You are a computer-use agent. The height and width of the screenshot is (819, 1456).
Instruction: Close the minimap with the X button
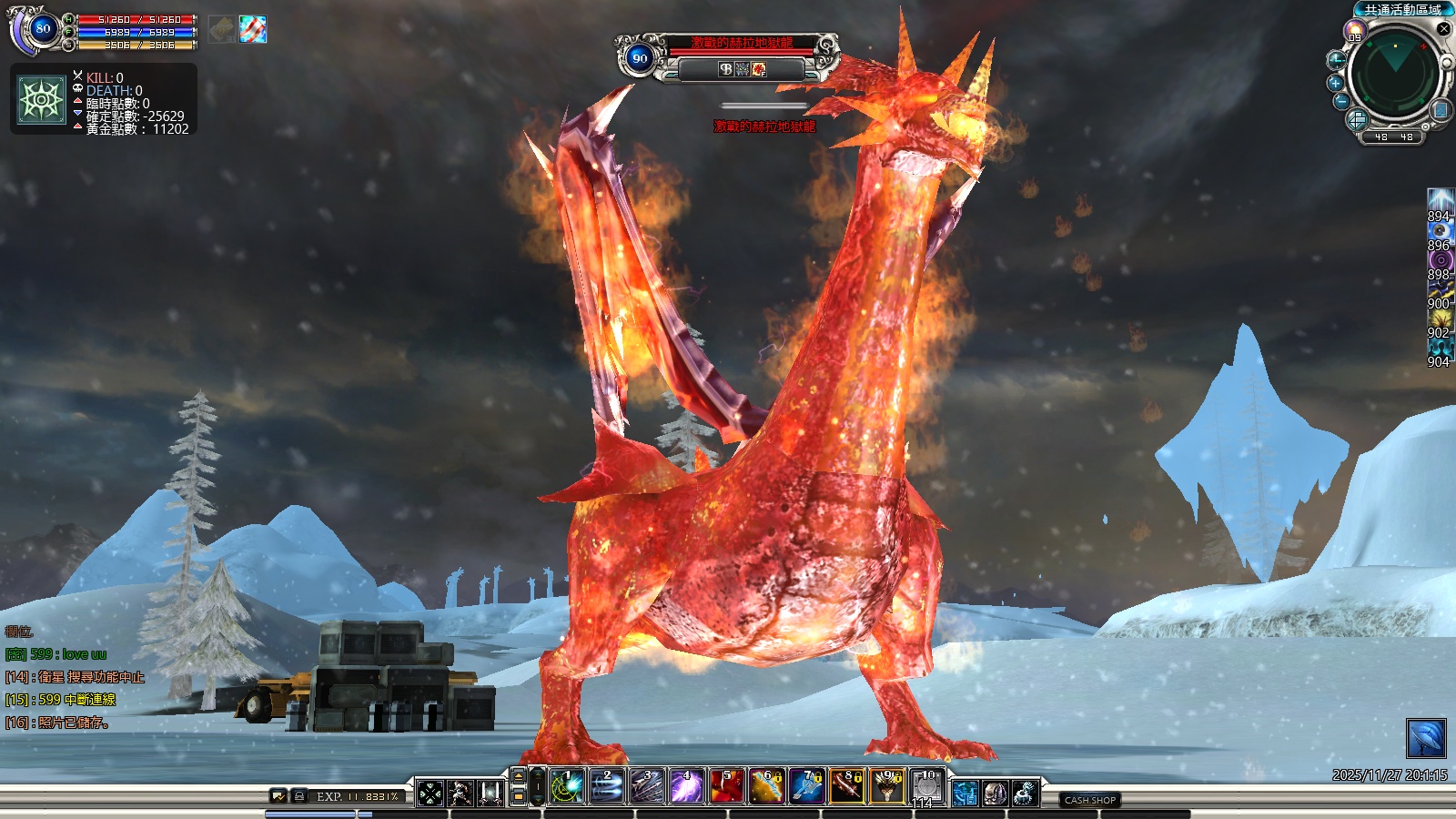coord(1443,28)
